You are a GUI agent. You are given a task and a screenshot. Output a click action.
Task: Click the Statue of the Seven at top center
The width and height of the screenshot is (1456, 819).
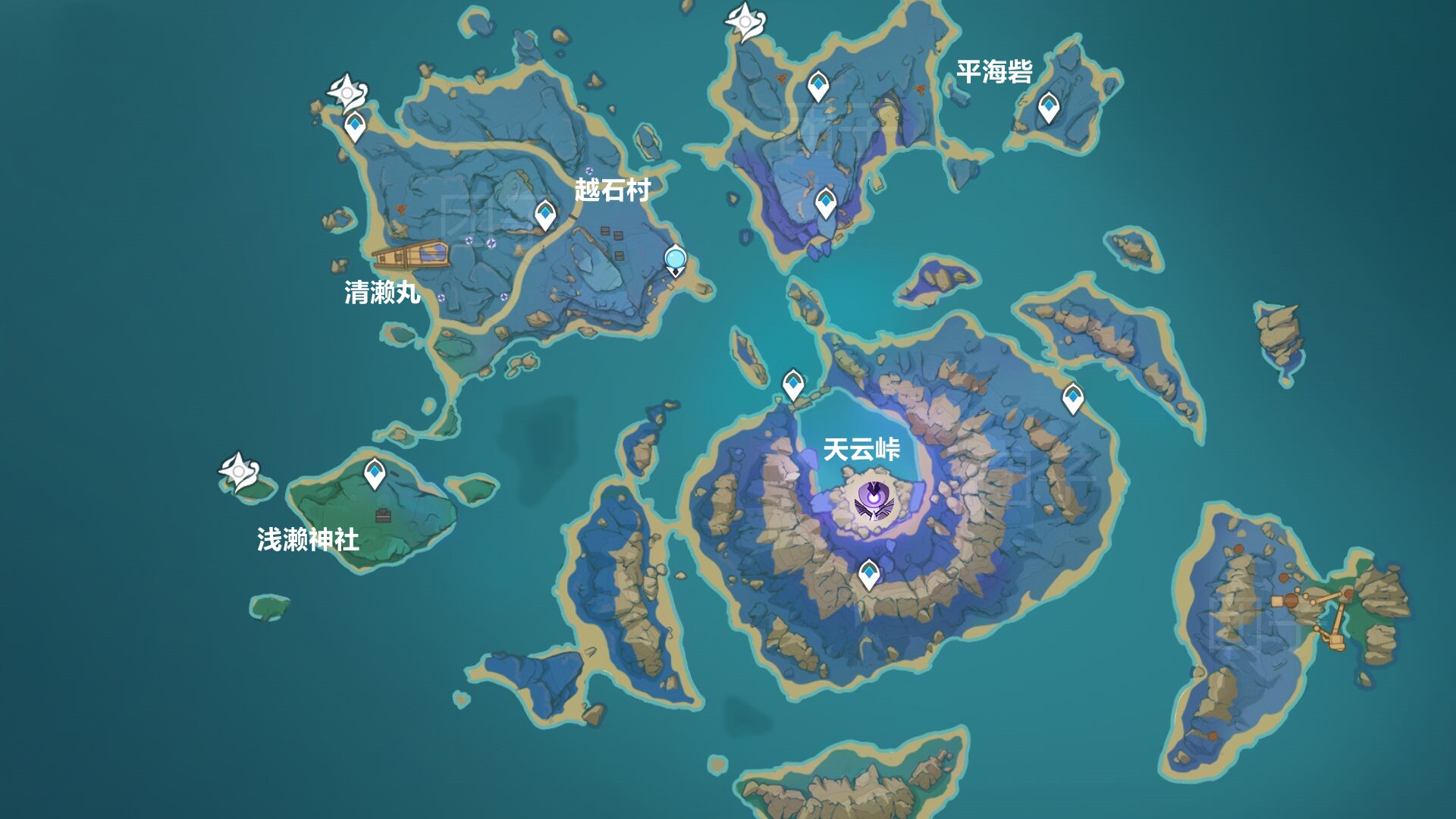pyautogui.click(x=744, y=23)
